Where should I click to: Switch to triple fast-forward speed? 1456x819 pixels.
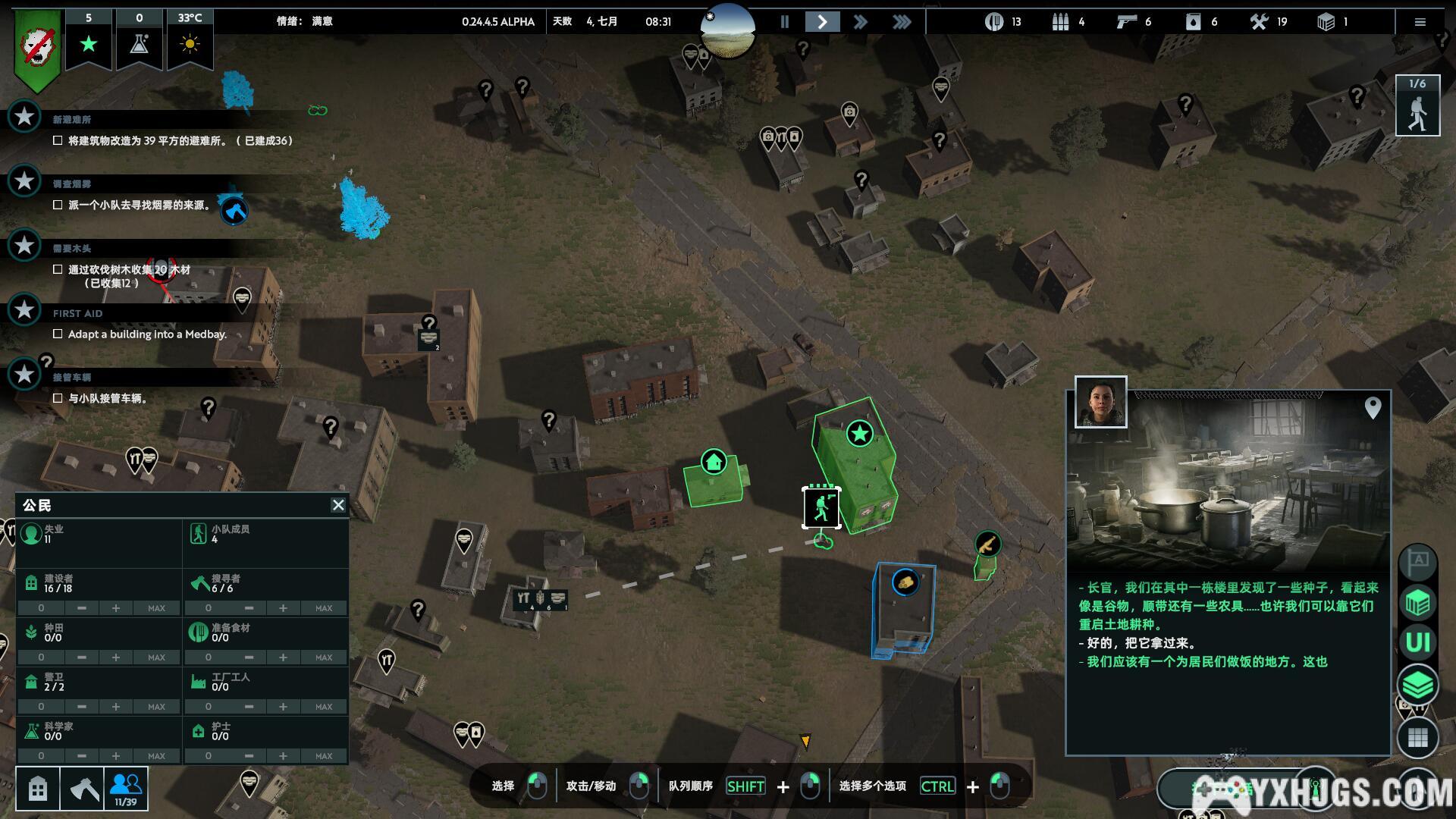[902, 22]
